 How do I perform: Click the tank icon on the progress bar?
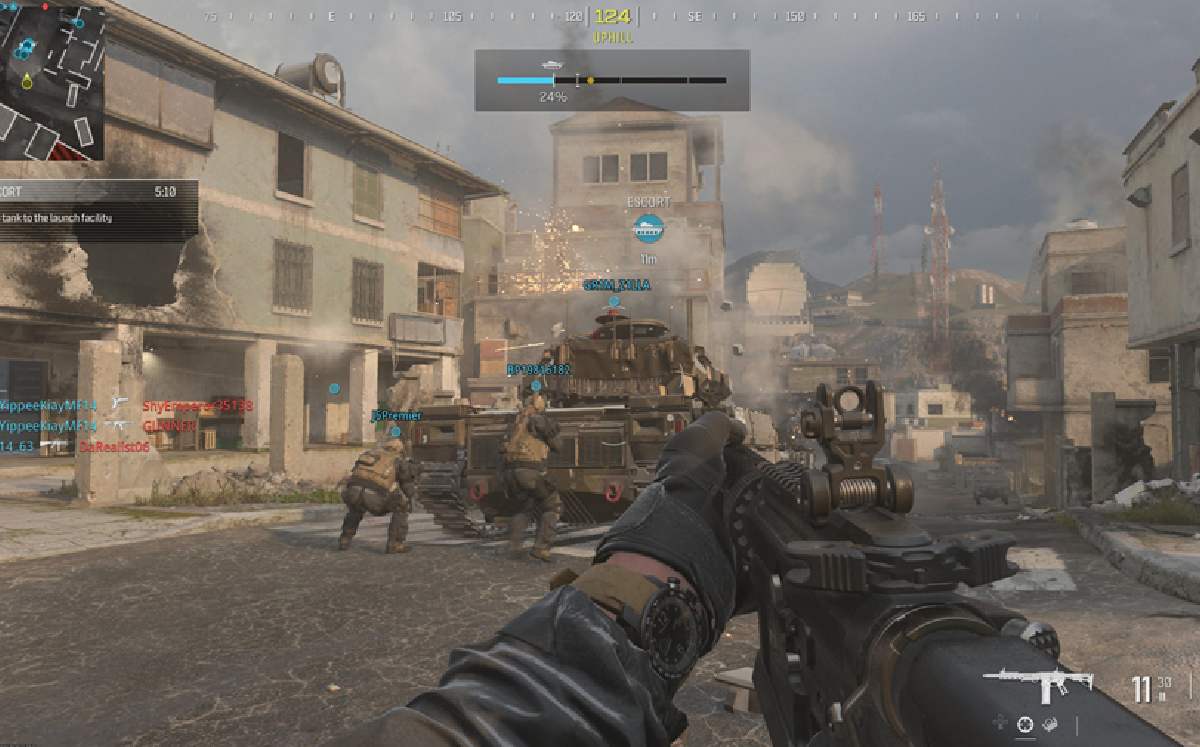click(552, 65)
